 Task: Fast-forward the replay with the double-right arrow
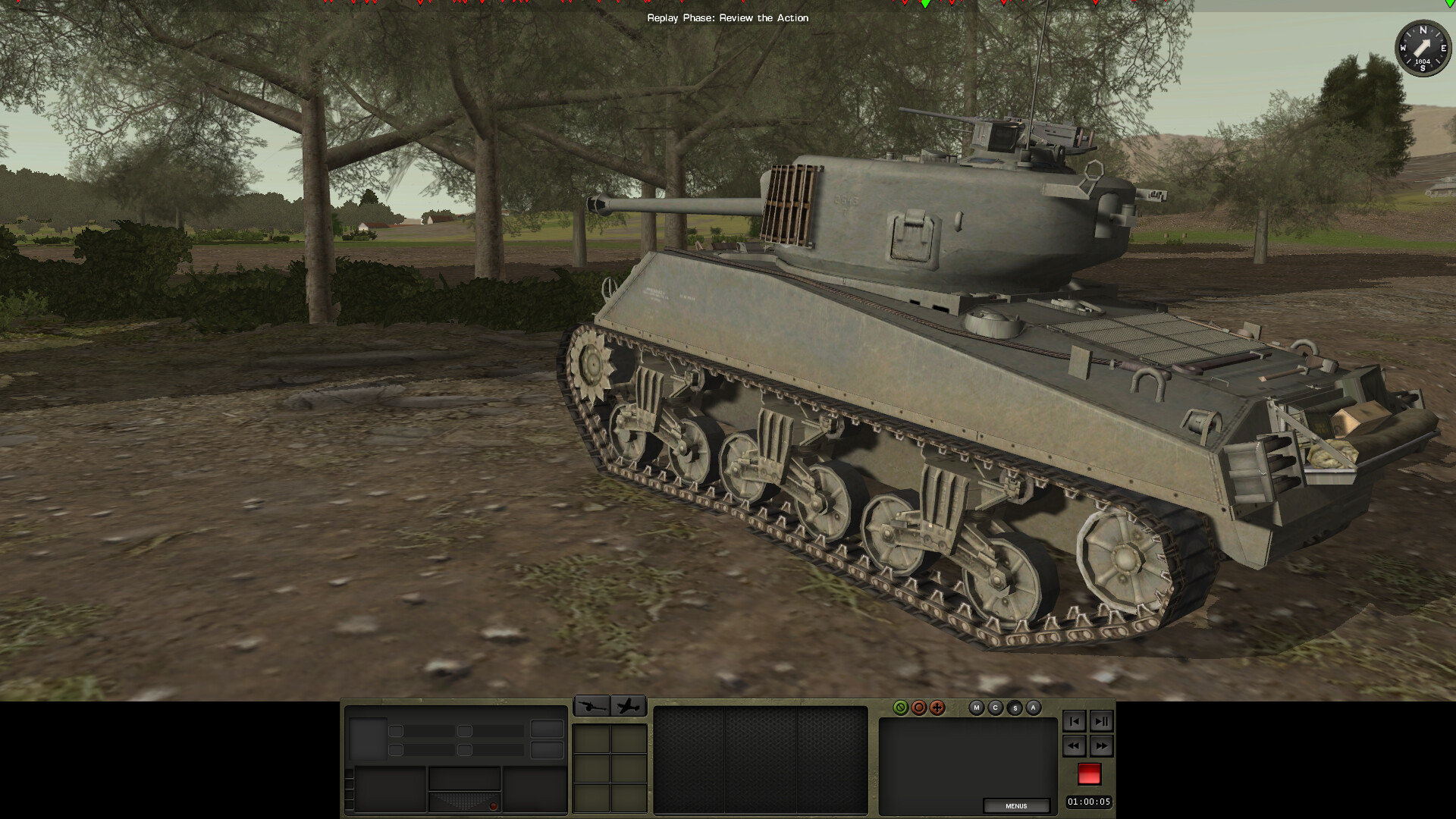(x=1101, y=746)
